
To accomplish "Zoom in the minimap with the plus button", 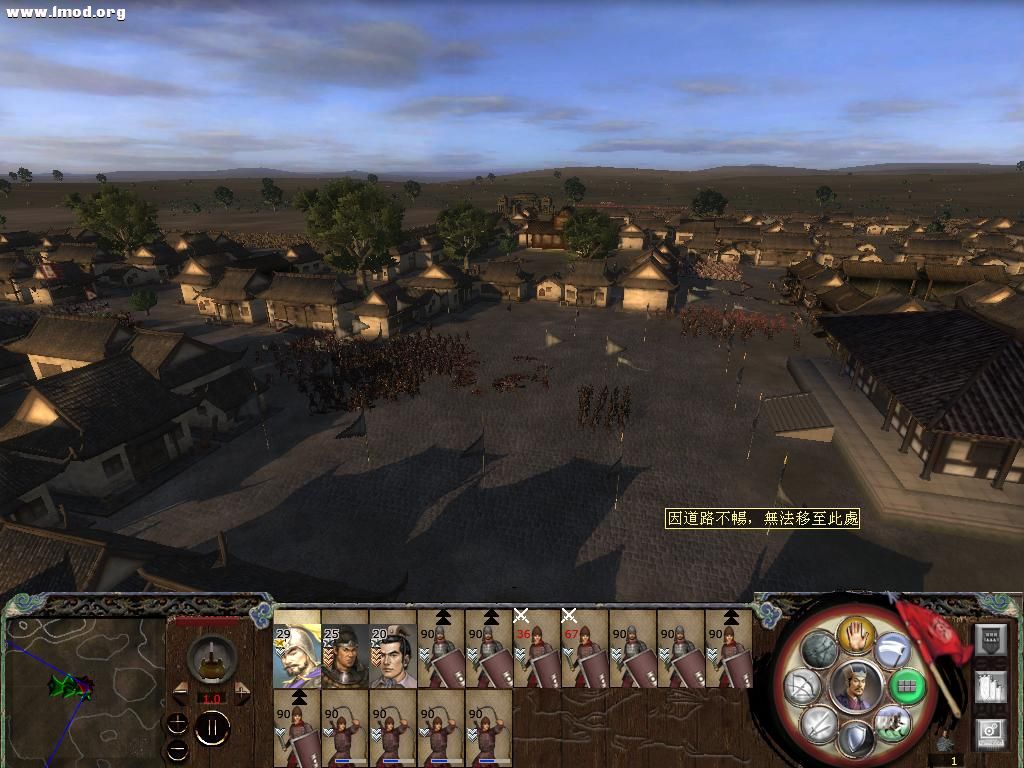I will 177,724.
